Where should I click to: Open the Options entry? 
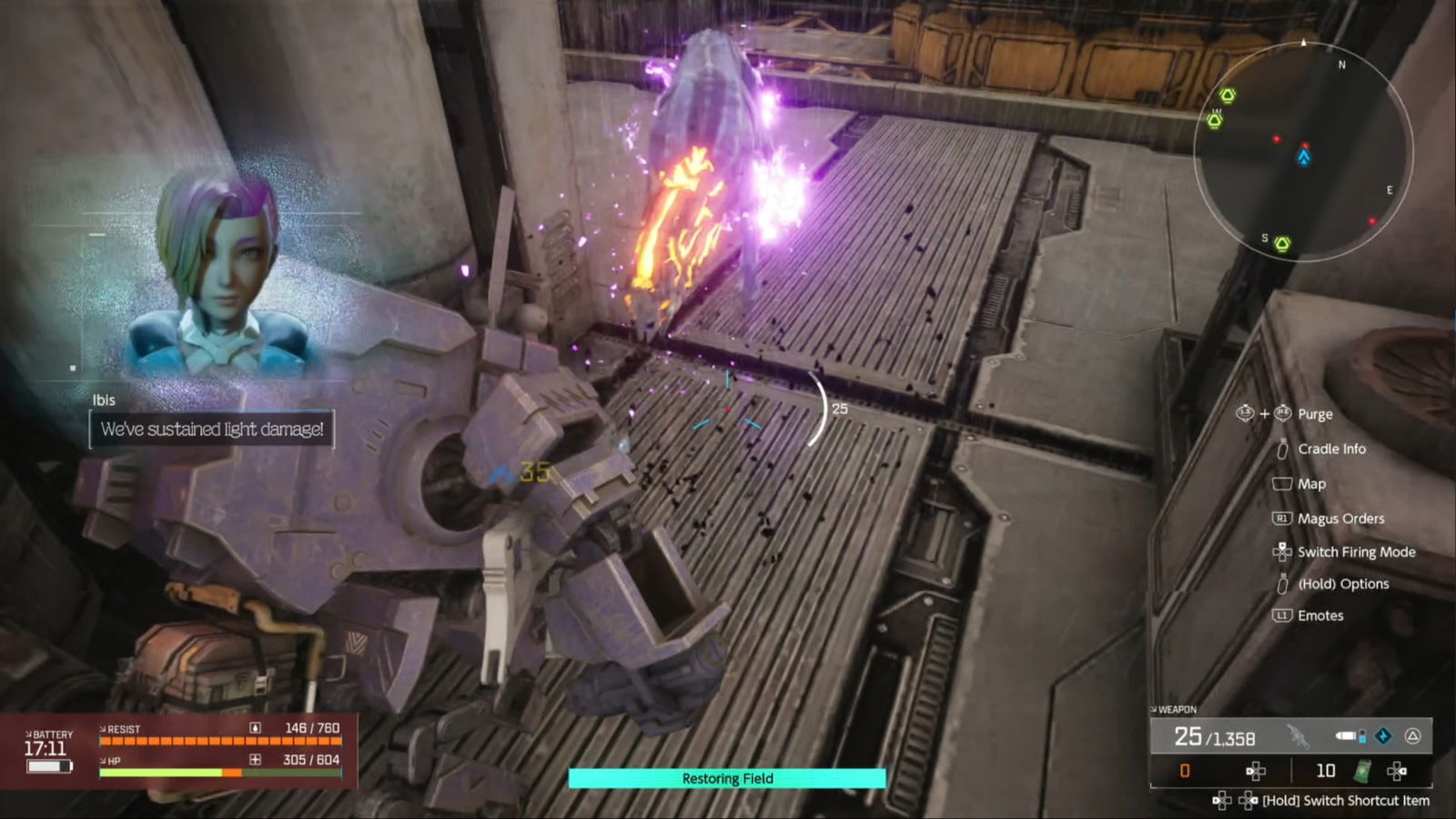point(1342,584)
